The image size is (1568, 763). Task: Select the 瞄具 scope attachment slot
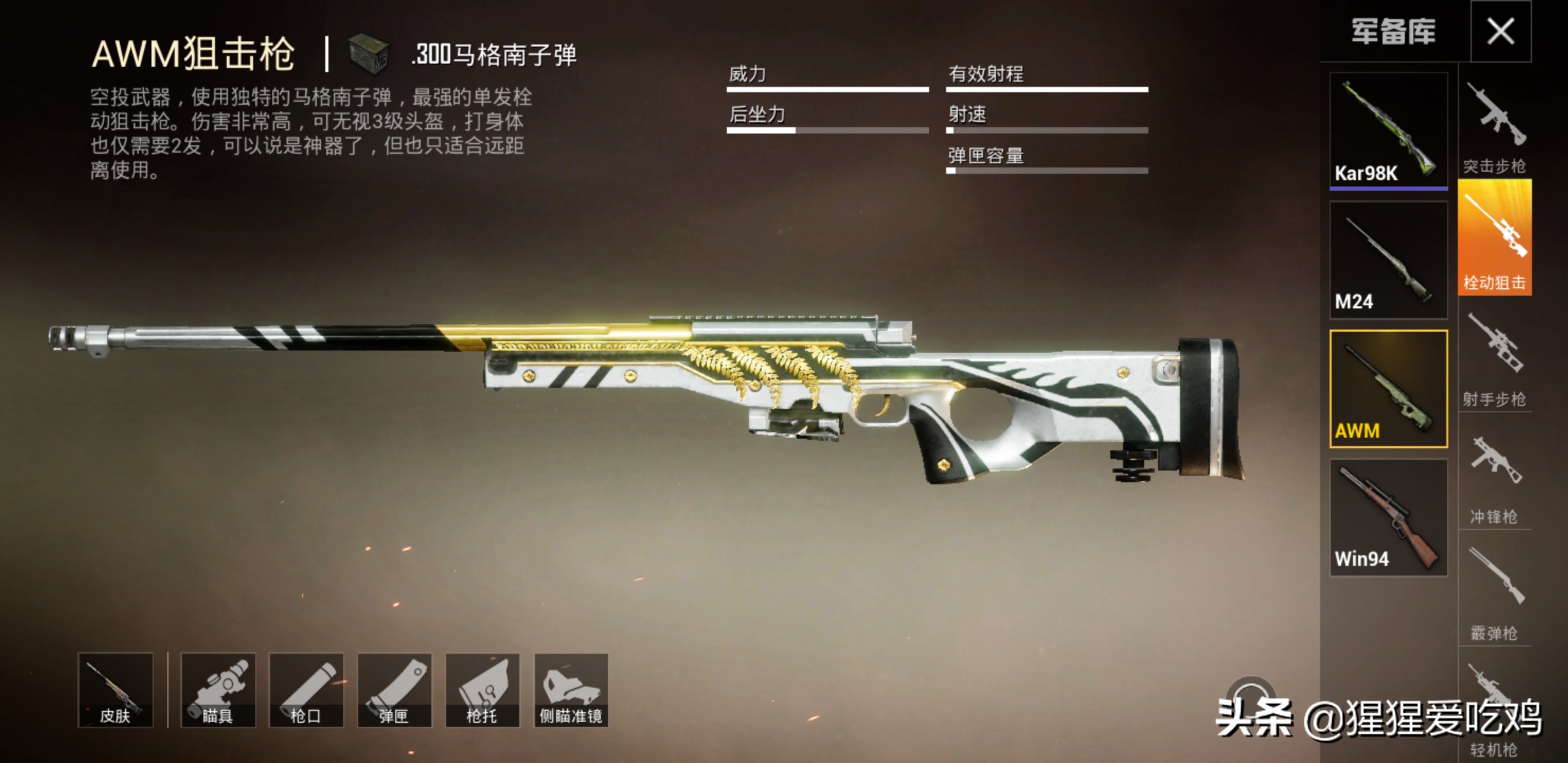[x=218, y=690]
